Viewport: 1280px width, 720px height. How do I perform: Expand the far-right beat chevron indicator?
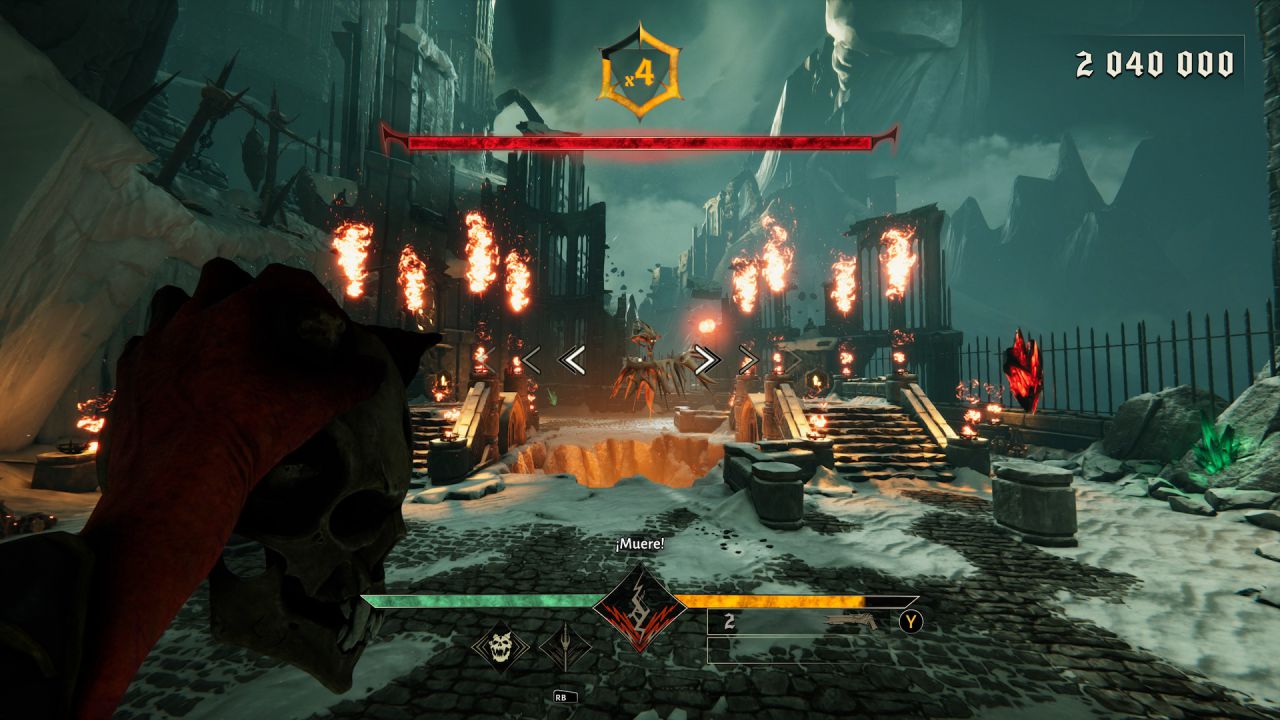750,358
